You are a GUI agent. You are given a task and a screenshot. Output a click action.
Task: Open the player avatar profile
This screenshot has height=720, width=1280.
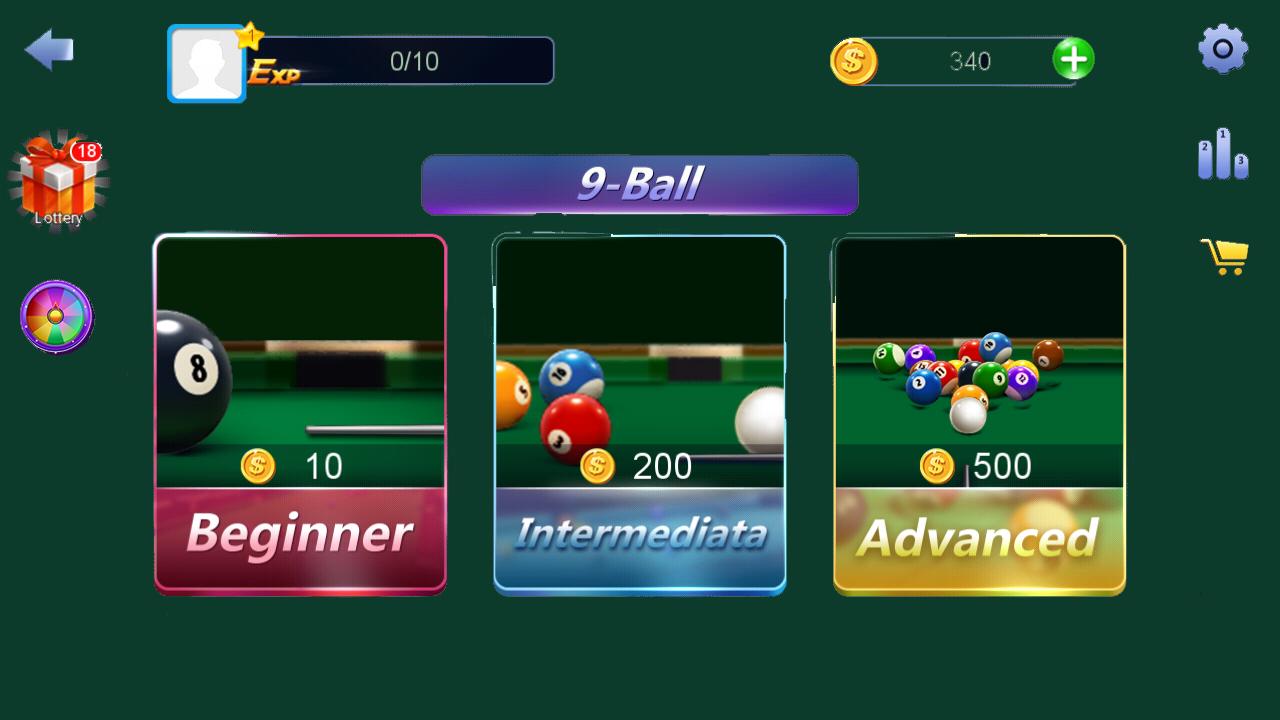pyautogui.click(x=206, y=62)
